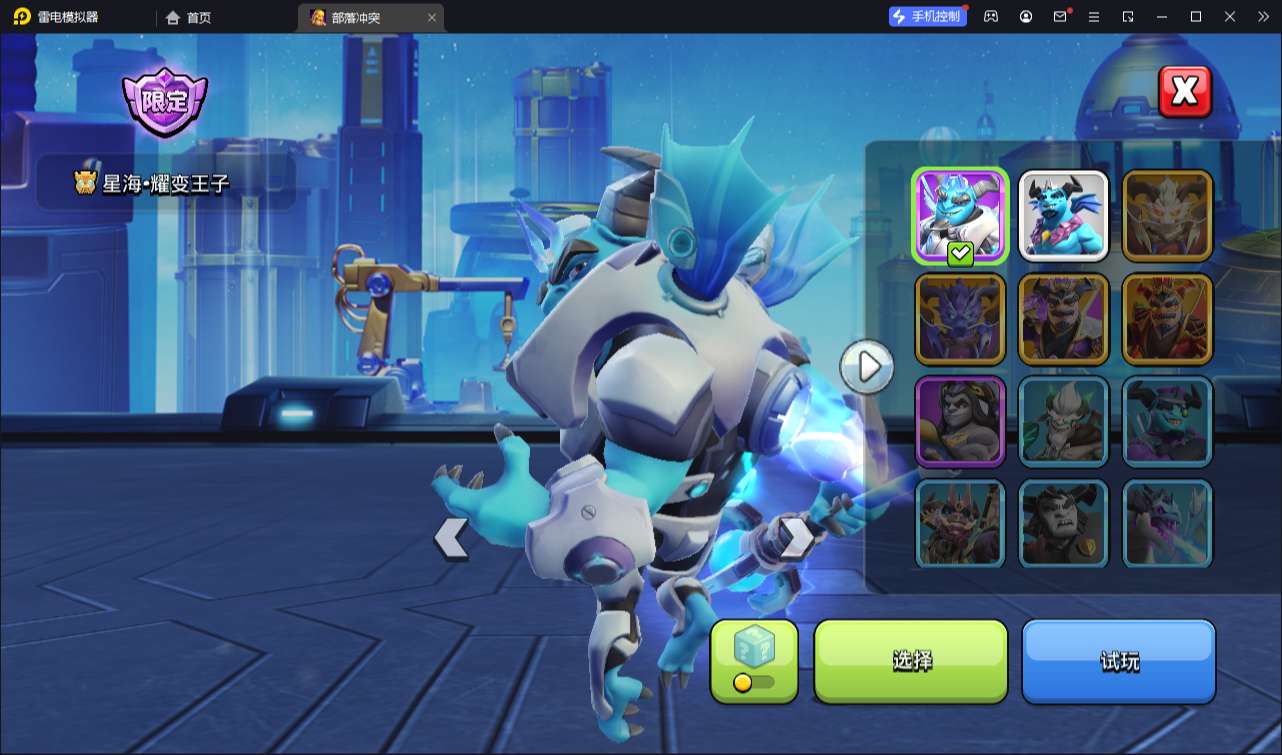Choose the red-masked warrior skin
1282x755 pixels.
[x=1167, y=318]
